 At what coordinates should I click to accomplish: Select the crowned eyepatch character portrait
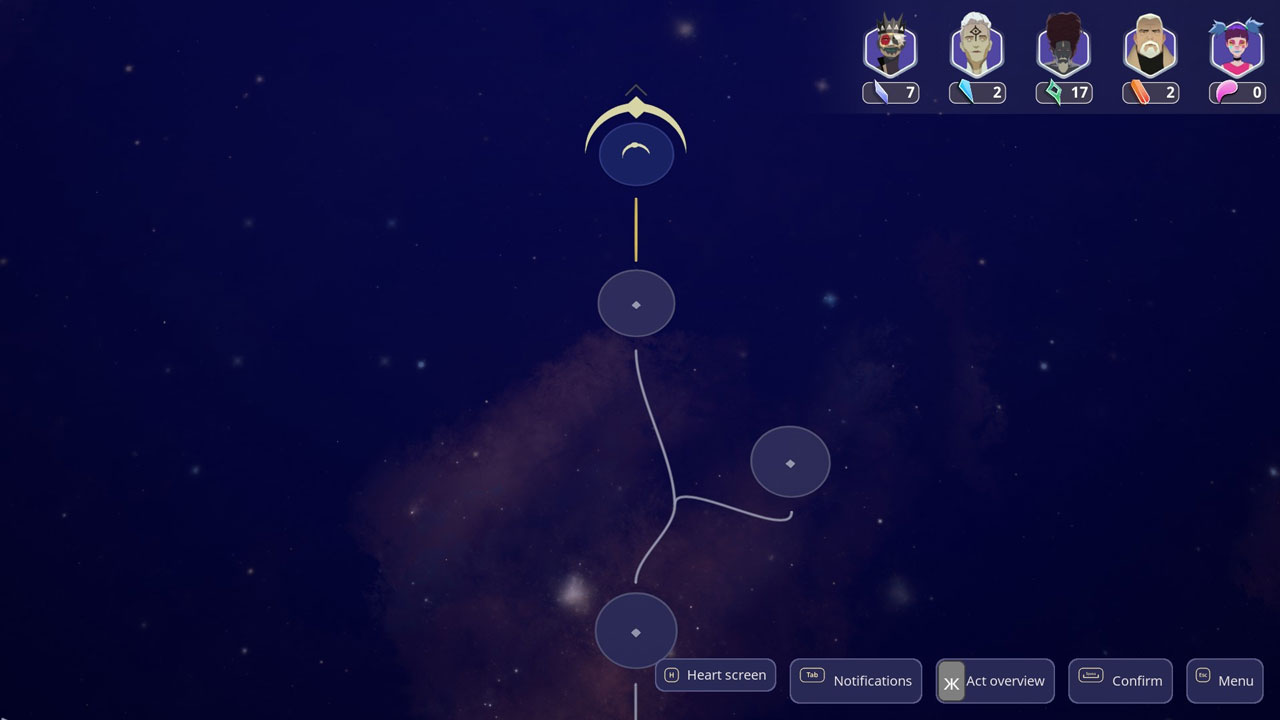click(890, 48)
